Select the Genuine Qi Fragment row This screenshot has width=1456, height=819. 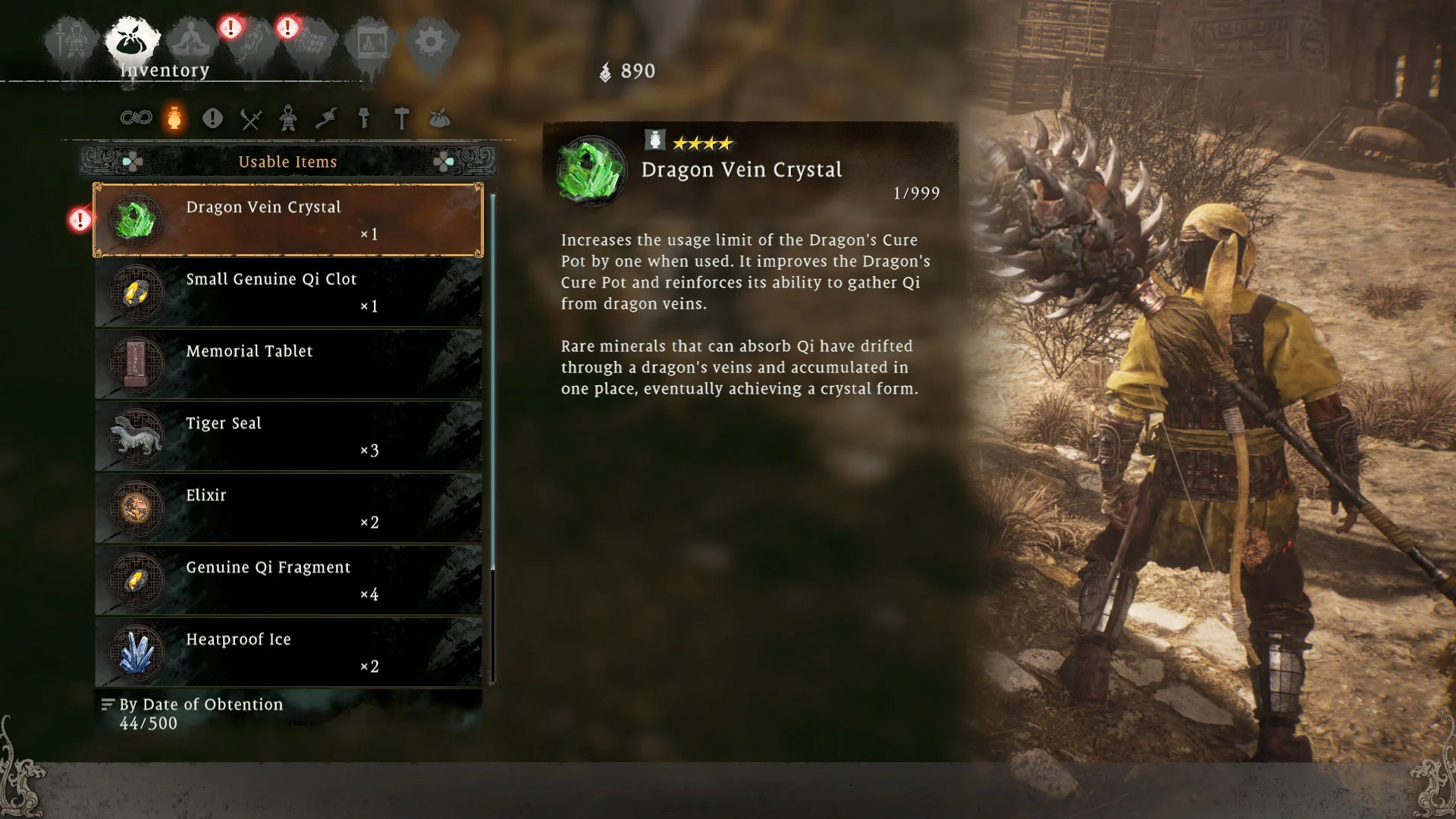point(288,580)
